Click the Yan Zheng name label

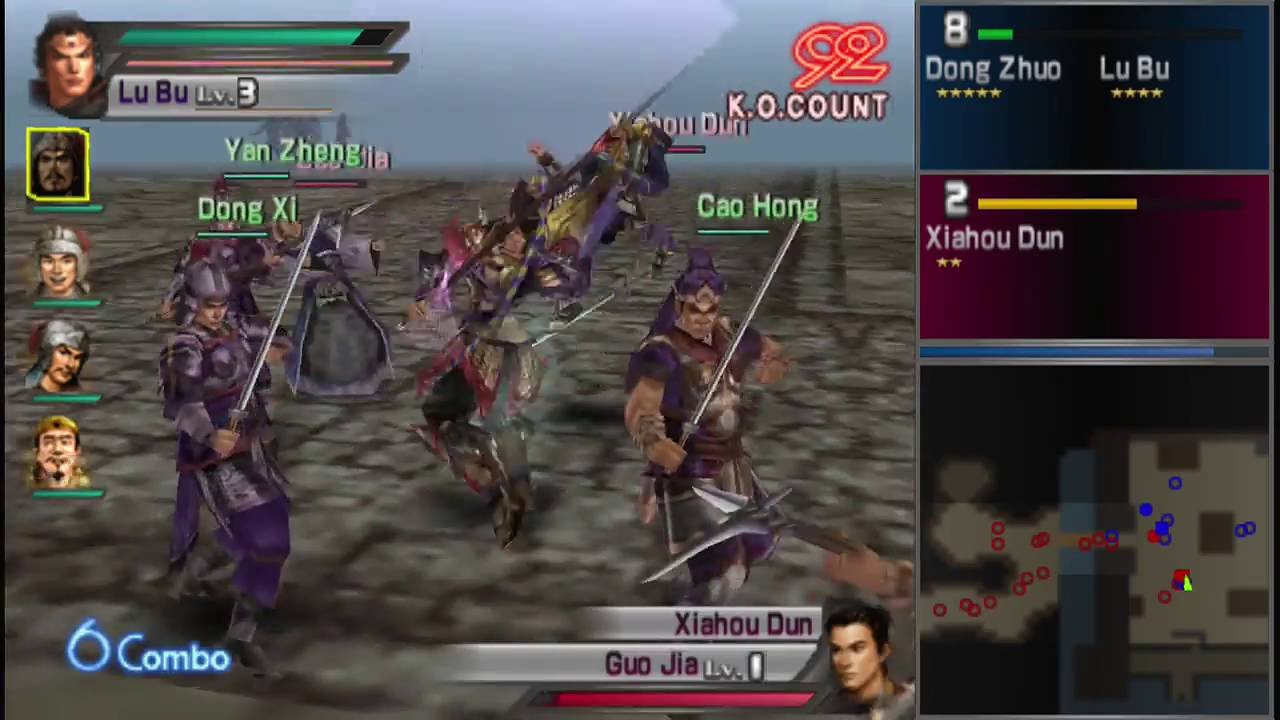tap(292, 150)
